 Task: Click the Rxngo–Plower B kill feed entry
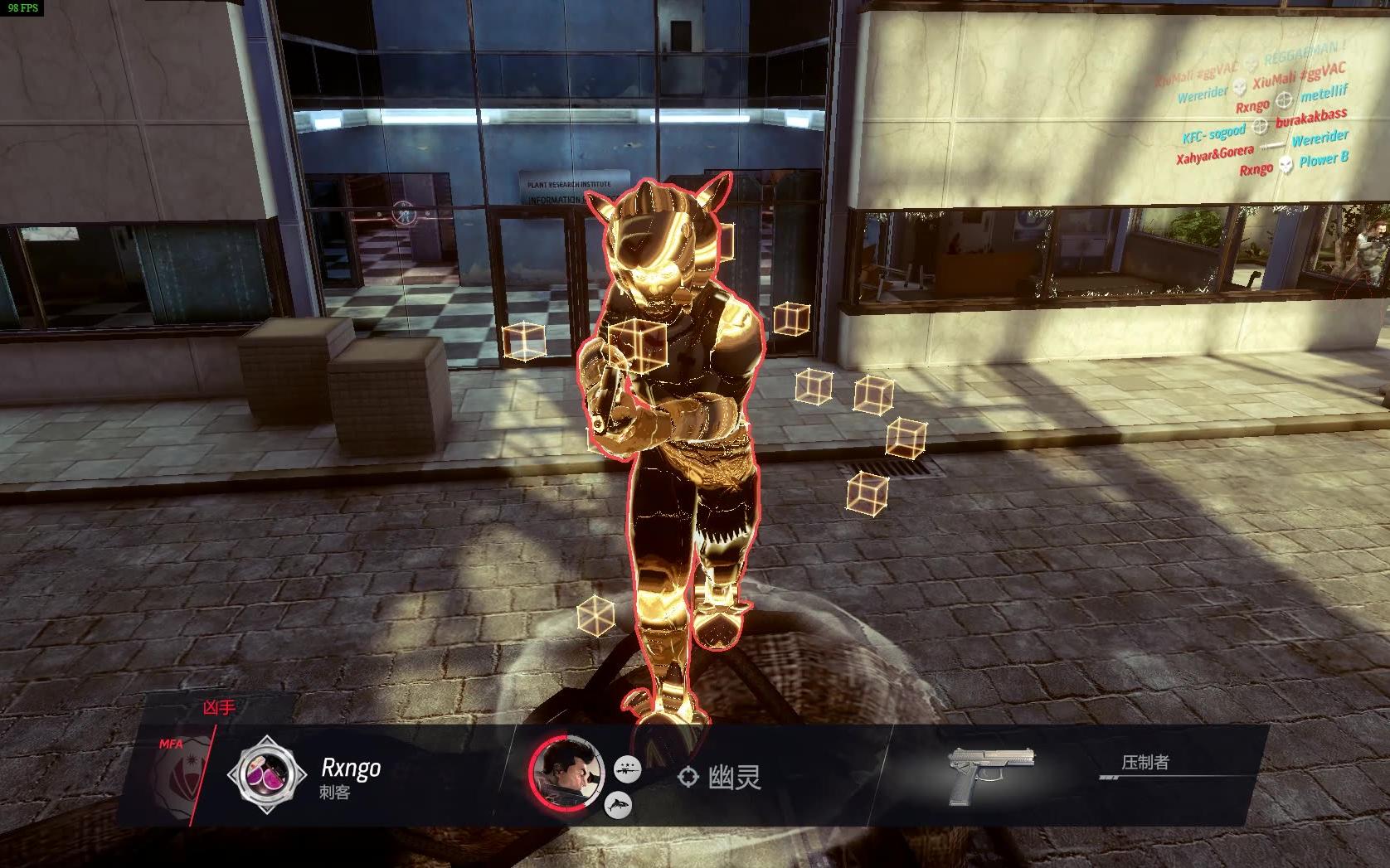tap(1293, 164)
